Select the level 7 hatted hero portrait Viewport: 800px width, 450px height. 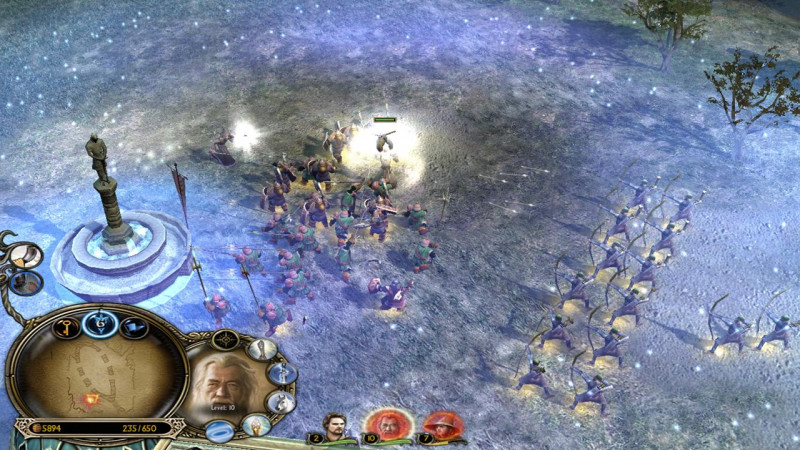(442, 424)
